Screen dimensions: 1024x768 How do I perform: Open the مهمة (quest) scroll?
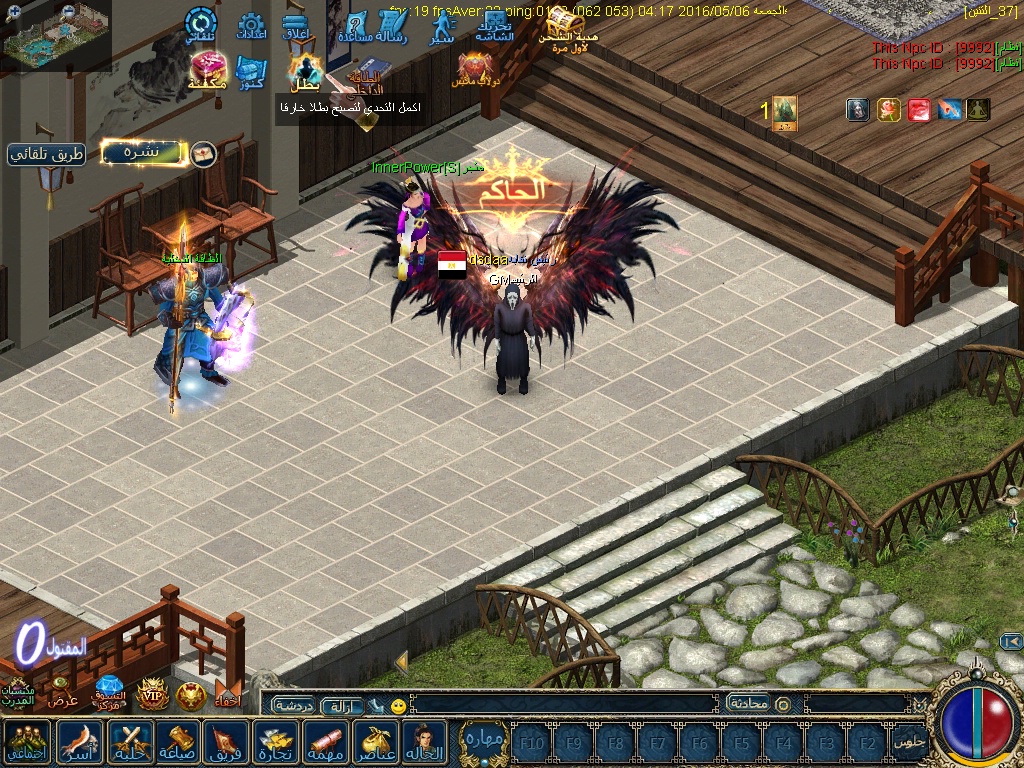[327, 743]
